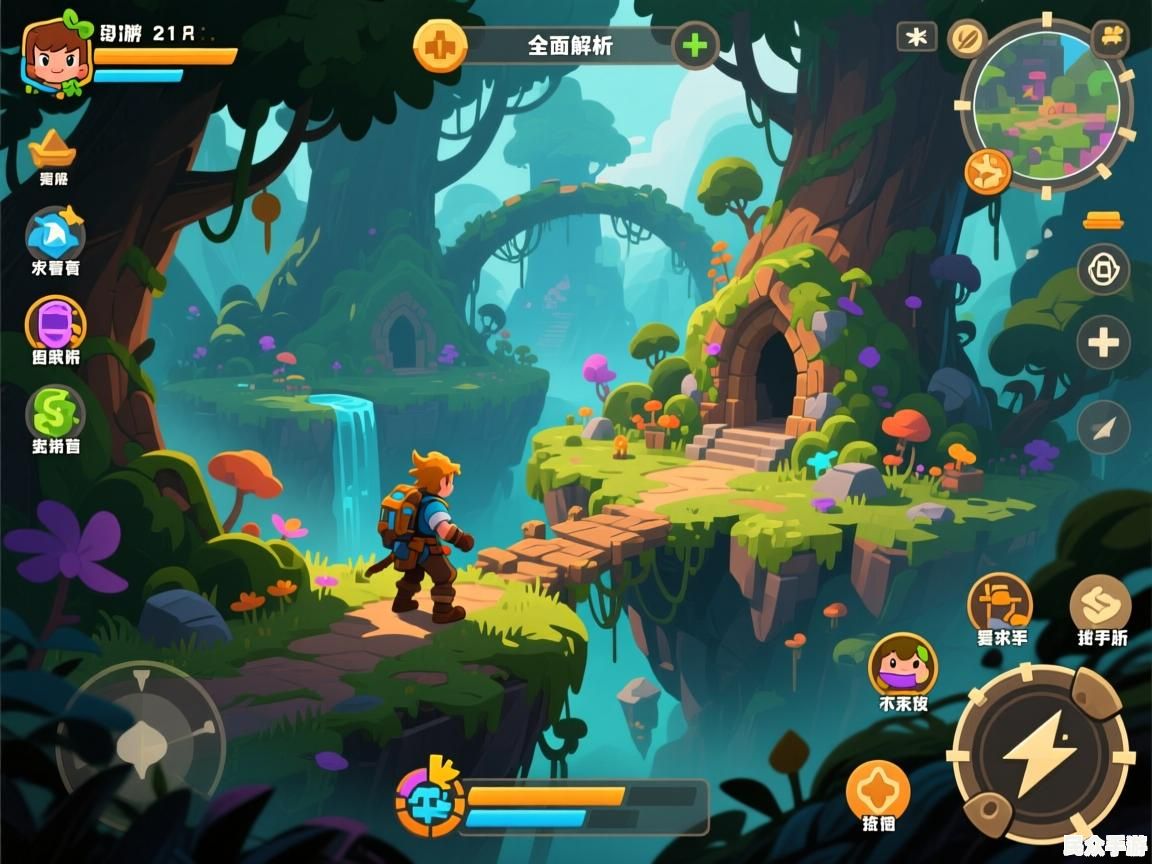Screen dimensions: 1152x864
Task: Activate the tan swirl skill icon
Action: point(1100,603)
